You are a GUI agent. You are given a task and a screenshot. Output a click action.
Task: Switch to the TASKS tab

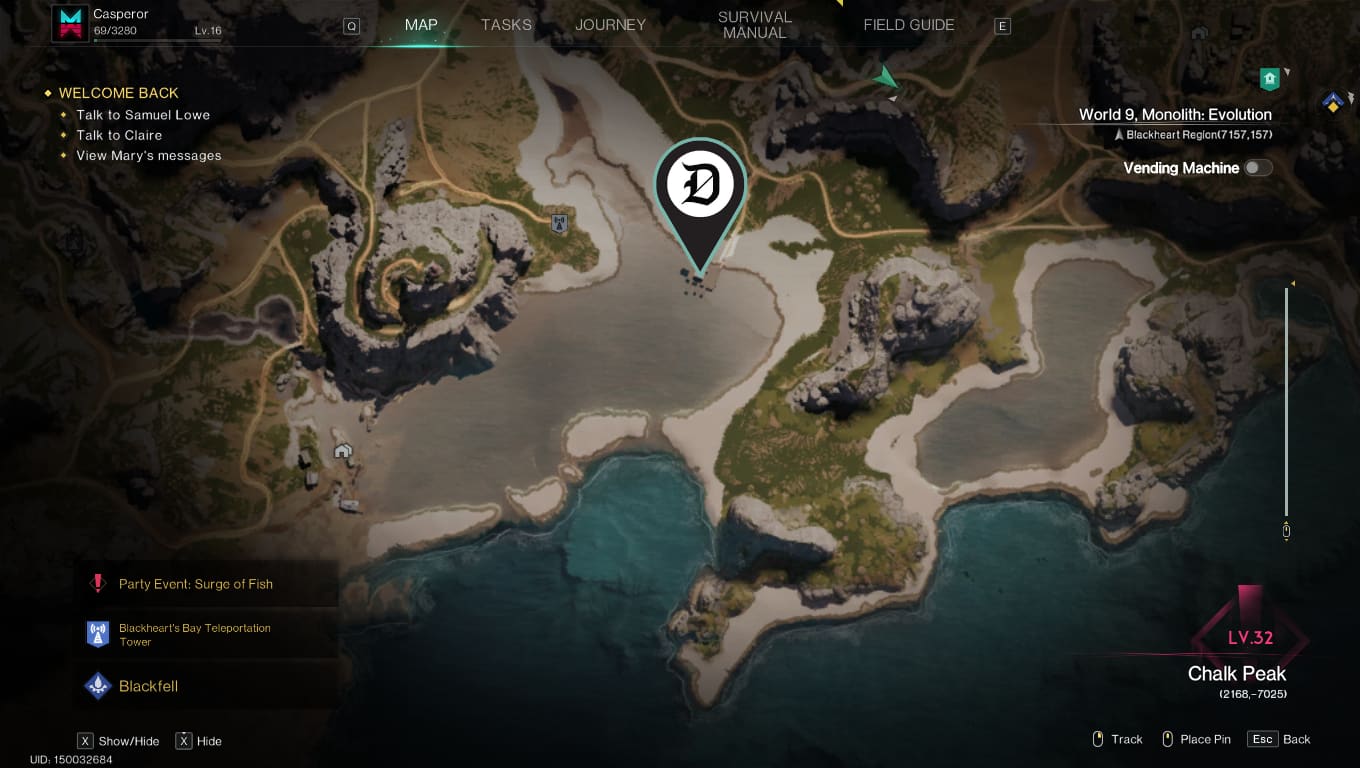pyautogui.click(x=506, y=24)
